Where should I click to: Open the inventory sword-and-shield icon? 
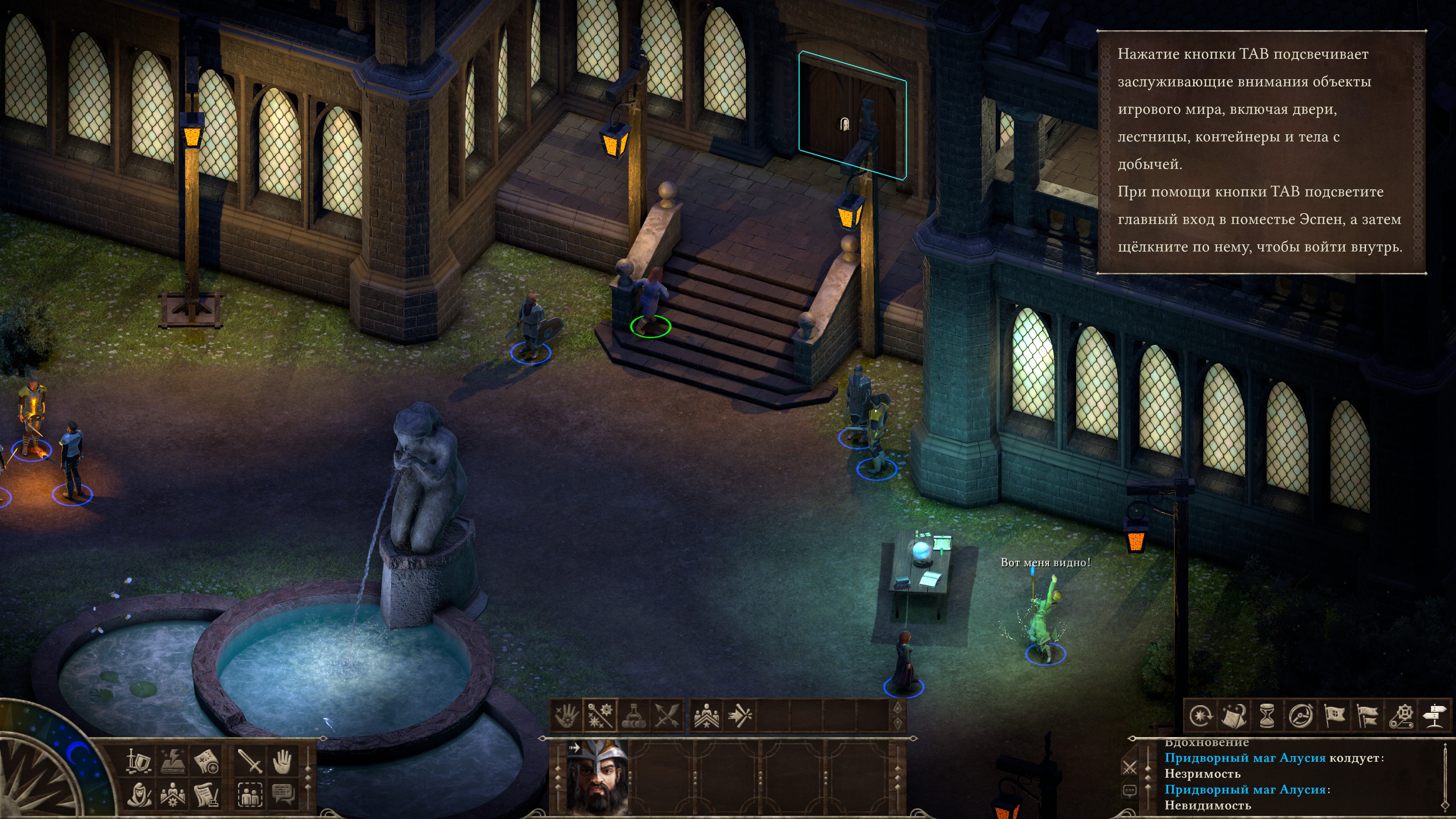138,761
